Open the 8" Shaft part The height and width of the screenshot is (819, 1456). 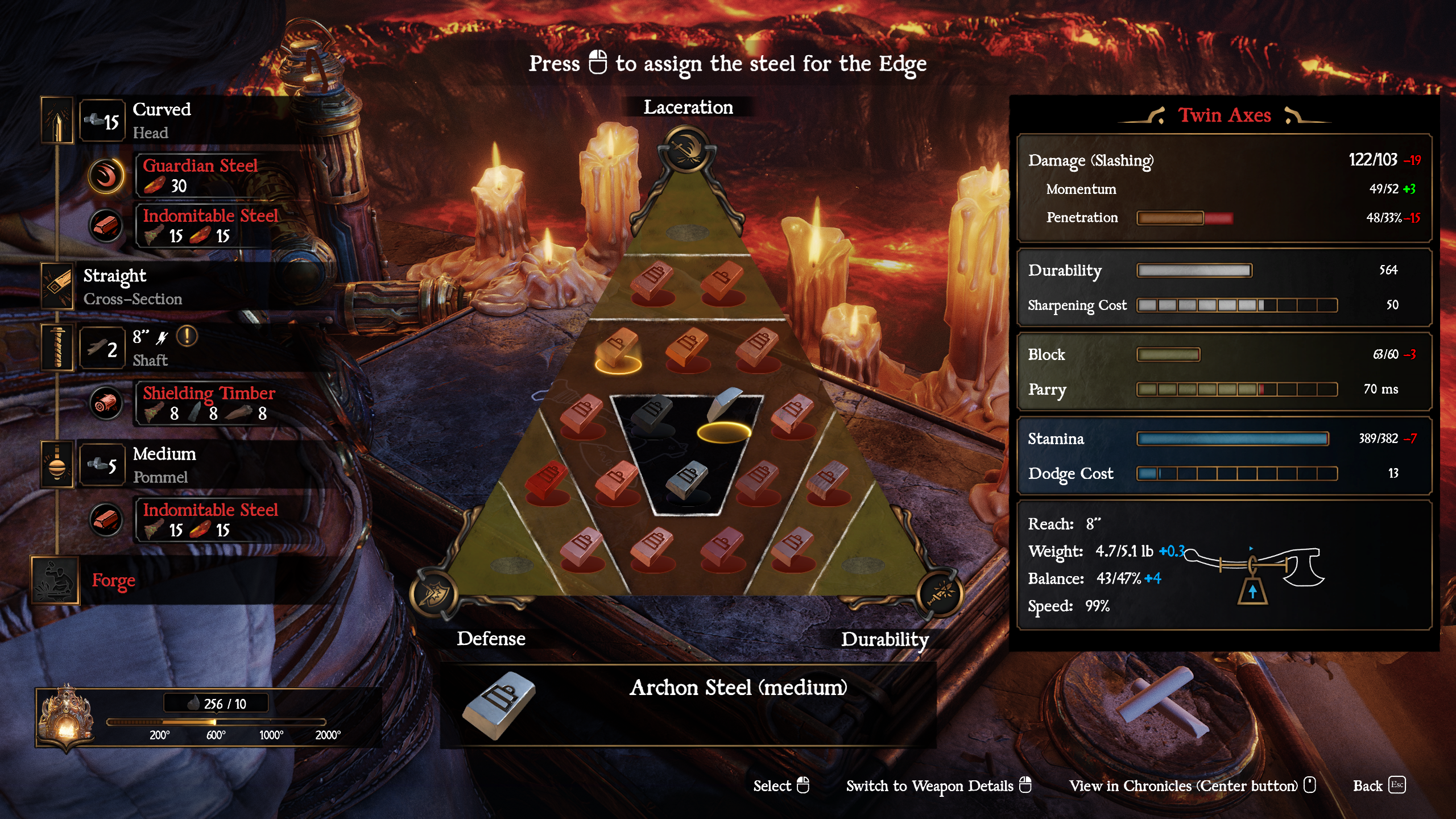click(150, 348)
